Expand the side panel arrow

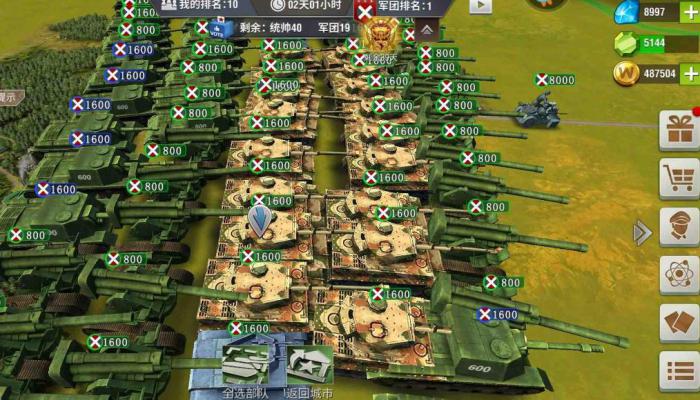pos(641,233)
